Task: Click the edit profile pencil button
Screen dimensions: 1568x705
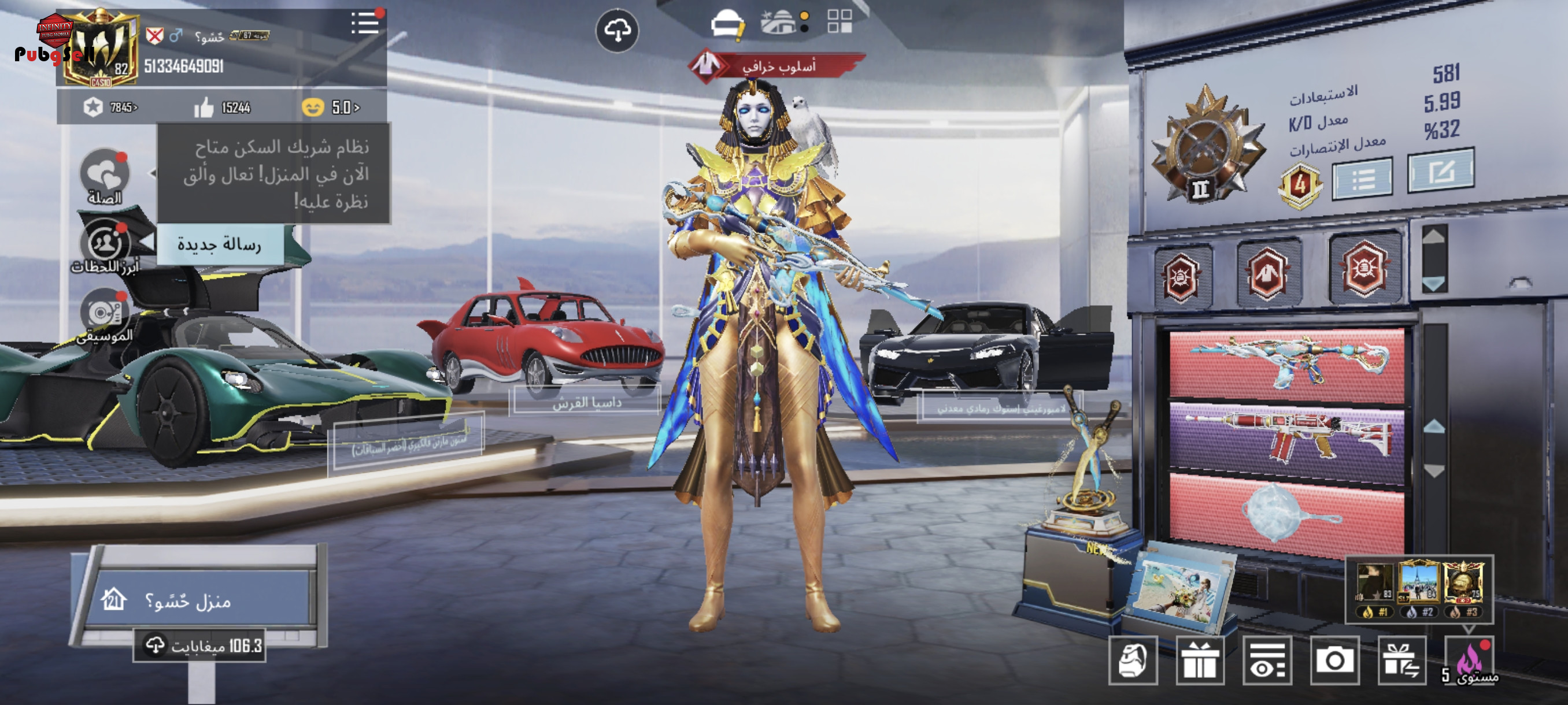Action: click(x=1440, y=172)
